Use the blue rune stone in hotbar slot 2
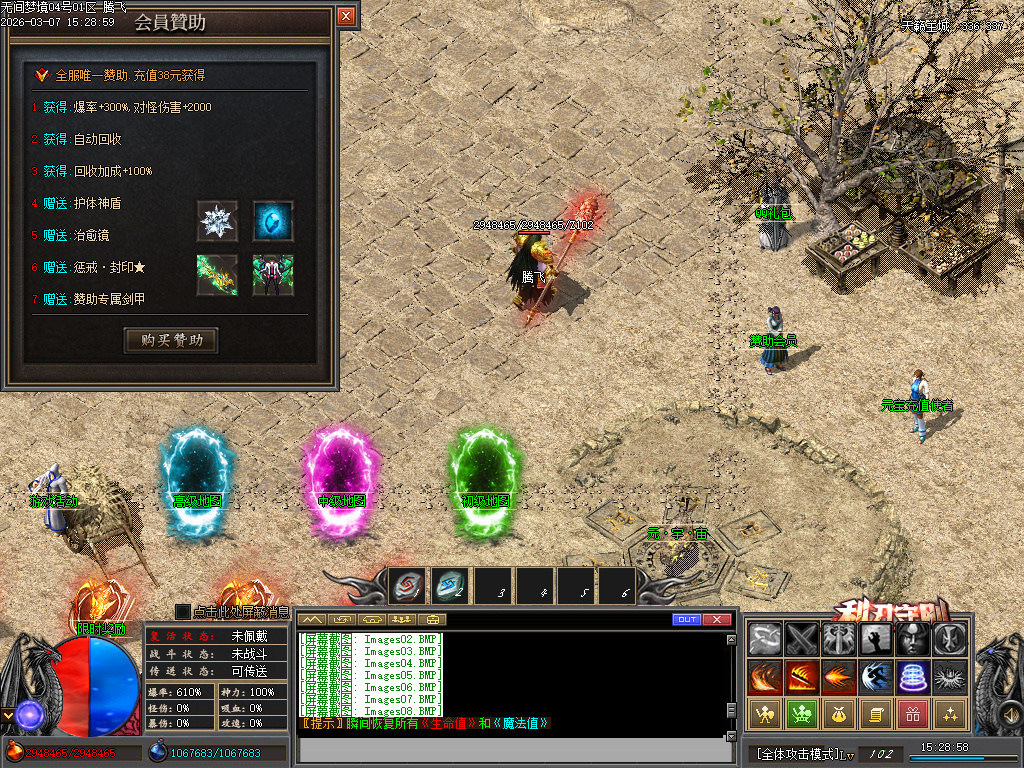 pos(449,585)
